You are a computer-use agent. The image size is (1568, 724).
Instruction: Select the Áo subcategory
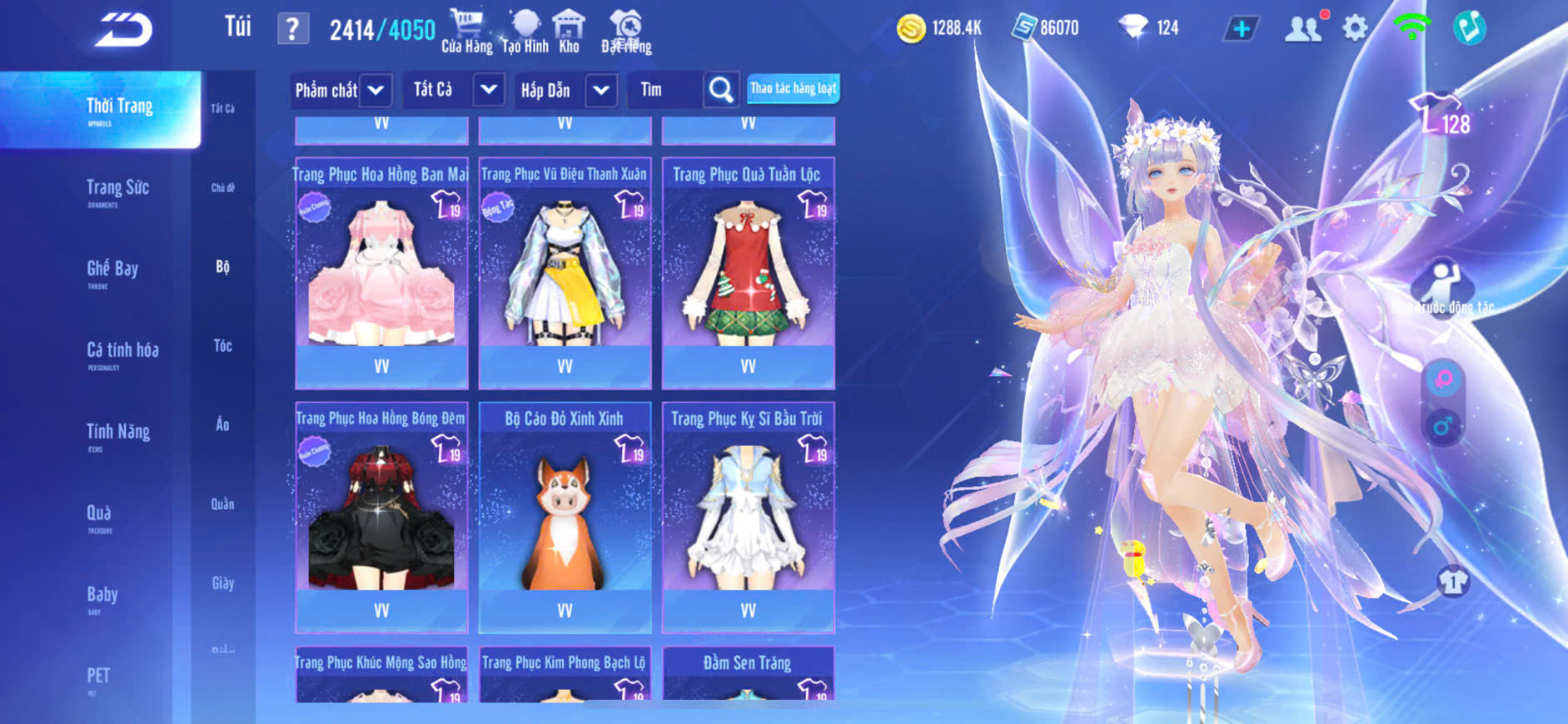click(222, 424)
